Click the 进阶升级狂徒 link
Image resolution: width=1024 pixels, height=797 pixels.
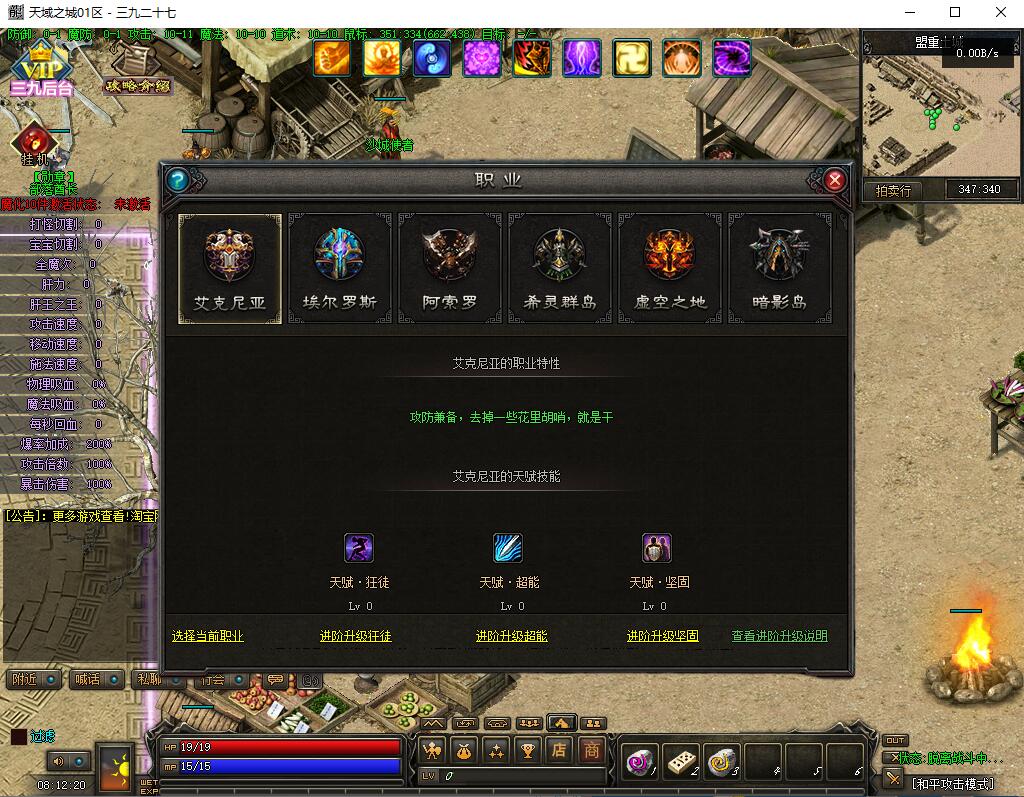pos(355,636)
